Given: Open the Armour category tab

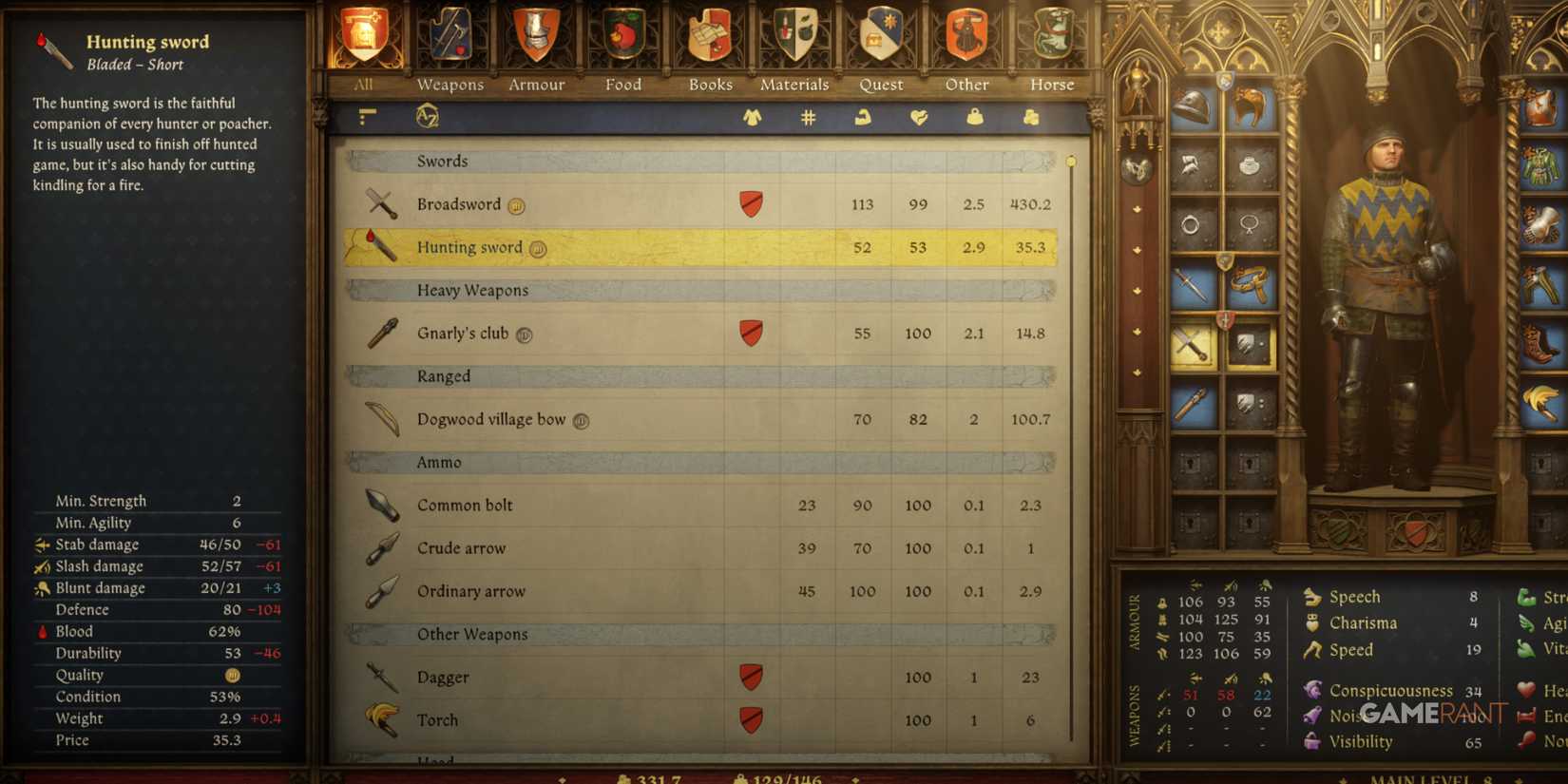Looking at the screenshot, I should point(536,48).
